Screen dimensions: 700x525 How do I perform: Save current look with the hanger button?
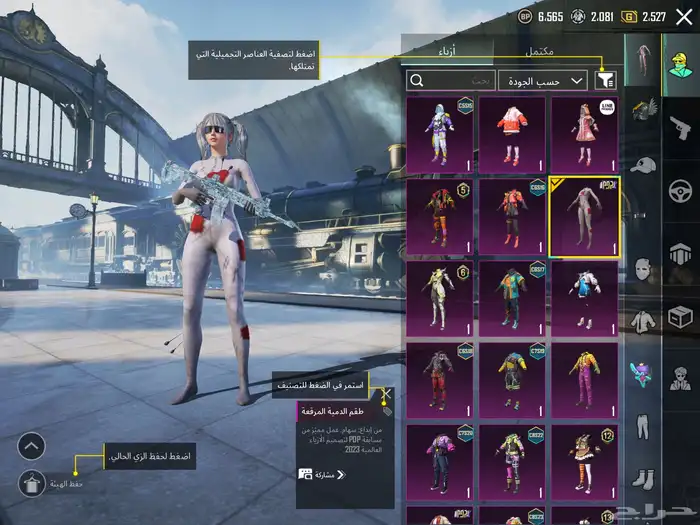point(32,484)
